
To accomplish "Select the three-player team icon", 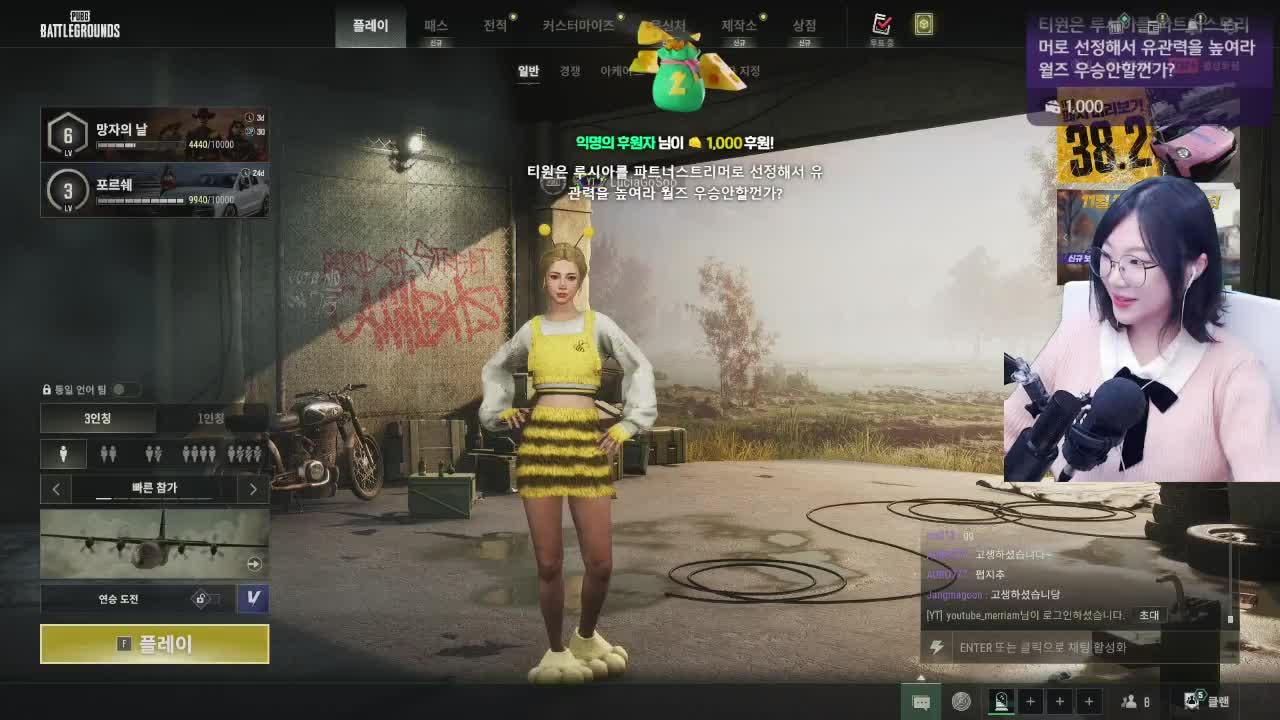I will [152, 453].
